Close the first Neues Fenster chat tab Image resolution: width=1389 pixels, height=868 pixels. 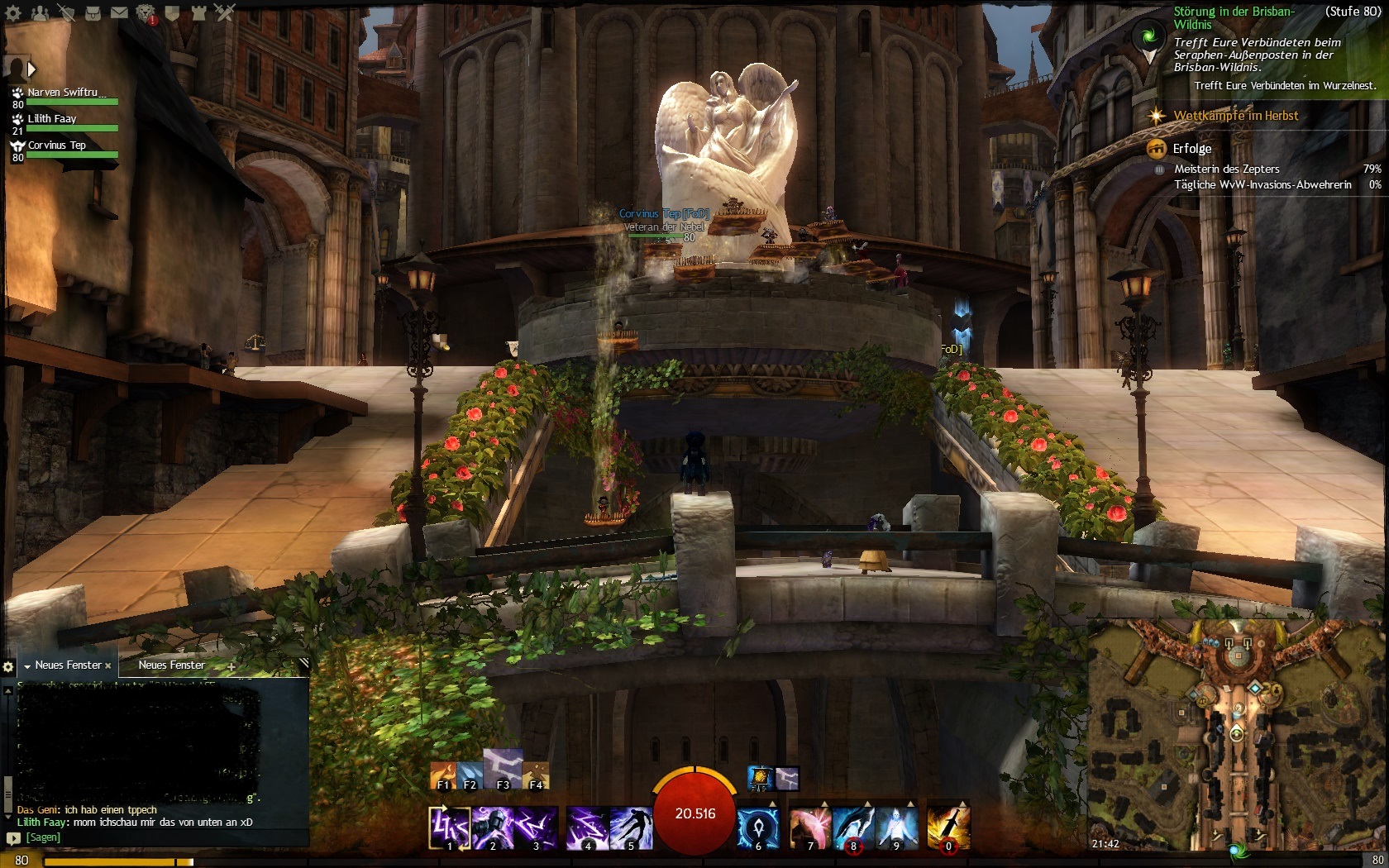(x=108, y=665)
